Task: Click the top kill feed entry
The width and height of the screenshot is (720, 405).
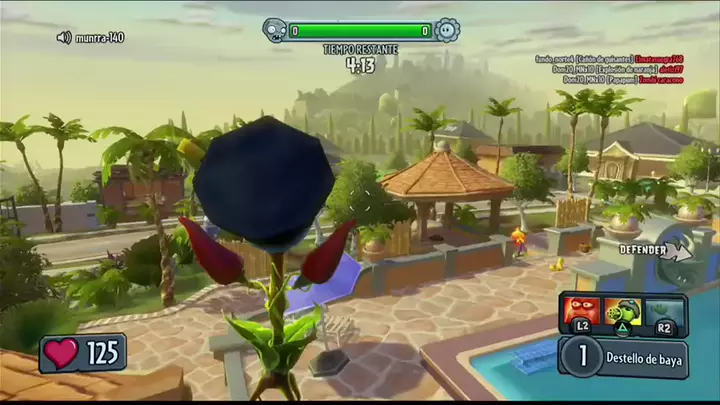Action: [x=609, y=59]
